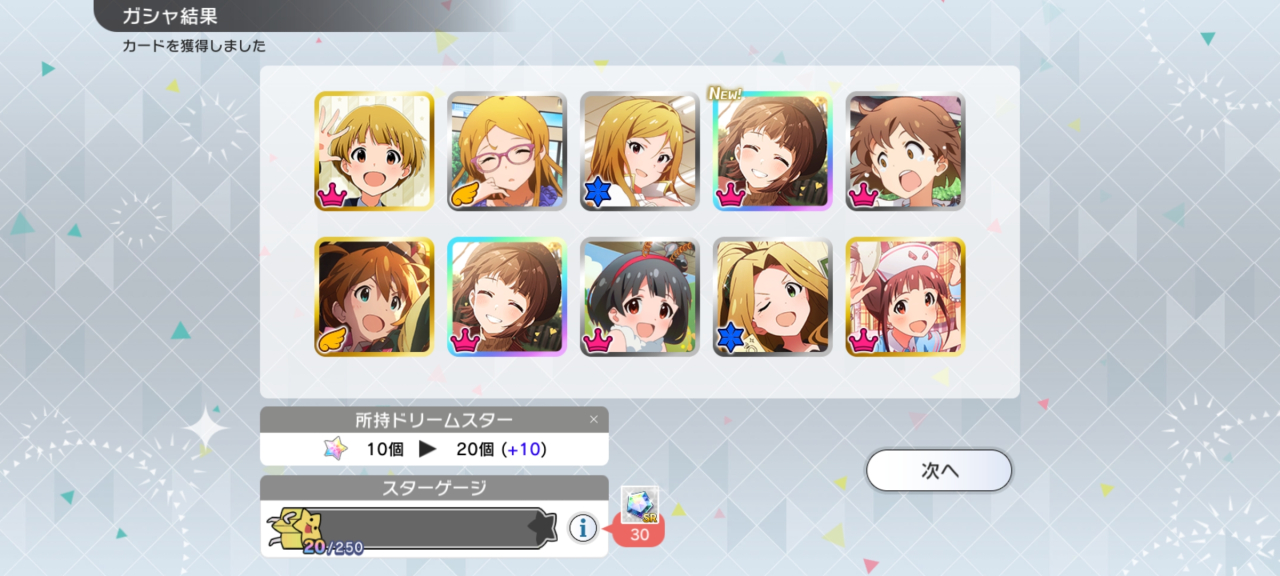Open the star gauge info icon
Image resolution: width=1280 pixels, height=576 pixels.
pyautogui.click(x=583, y=527)
